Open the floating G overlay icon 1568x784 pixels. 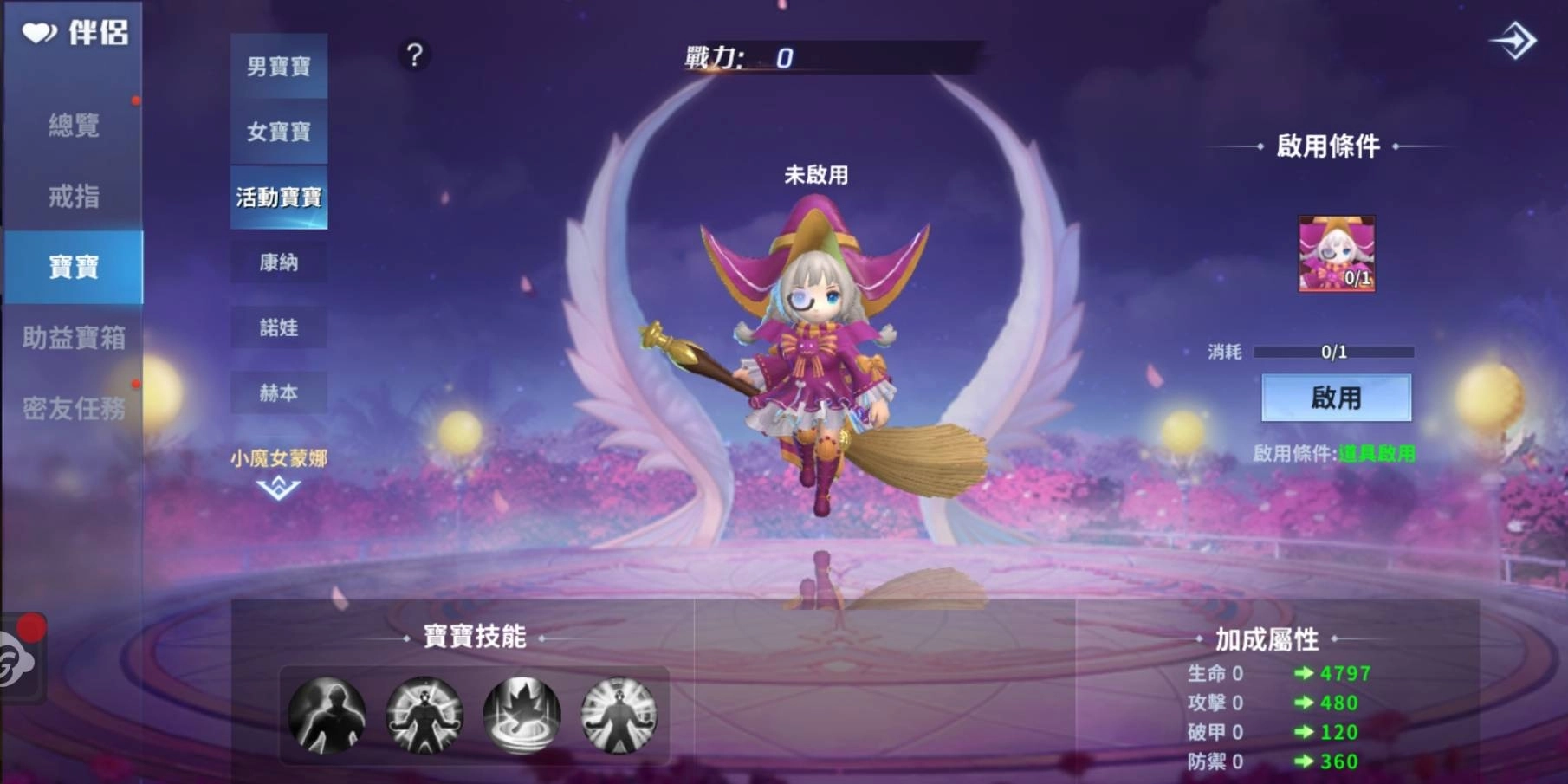(16, 662)
